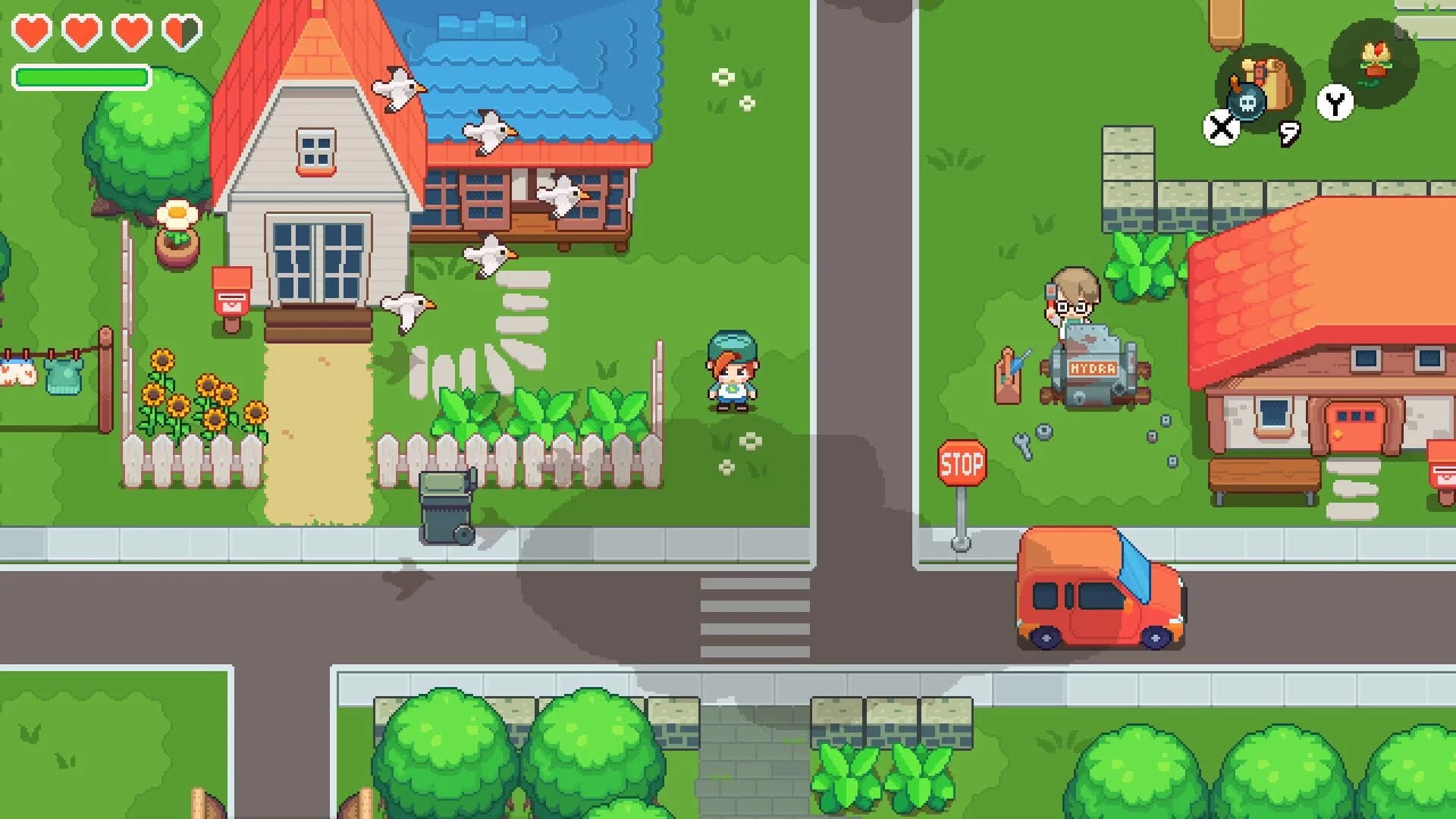Click the HYDRA engine block
The image size is (1456, 819).
click(x=1094, y=369)
